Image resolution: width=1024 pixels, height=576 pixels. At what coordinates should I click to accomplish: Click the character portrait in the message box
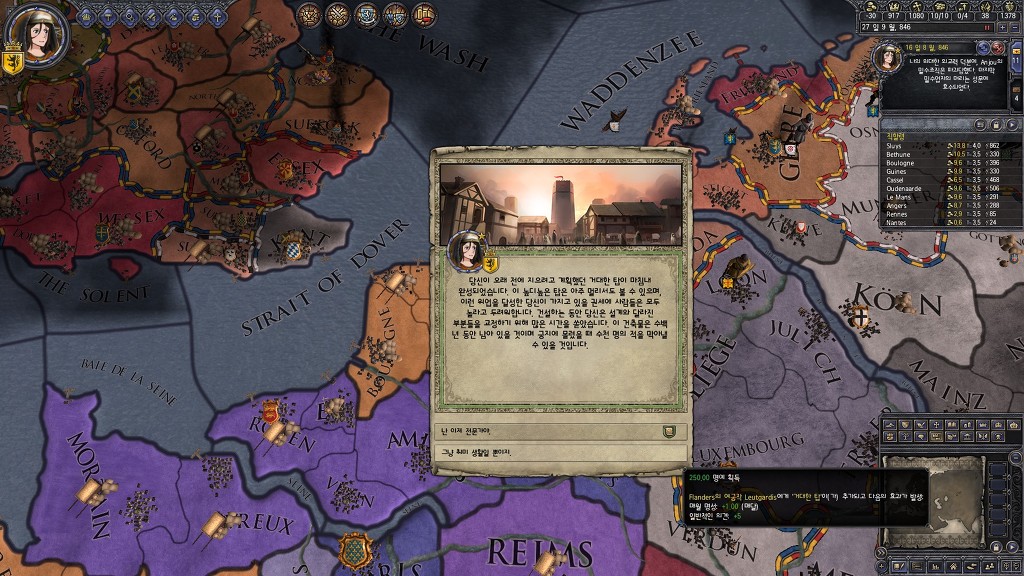(x=887, y=57)
